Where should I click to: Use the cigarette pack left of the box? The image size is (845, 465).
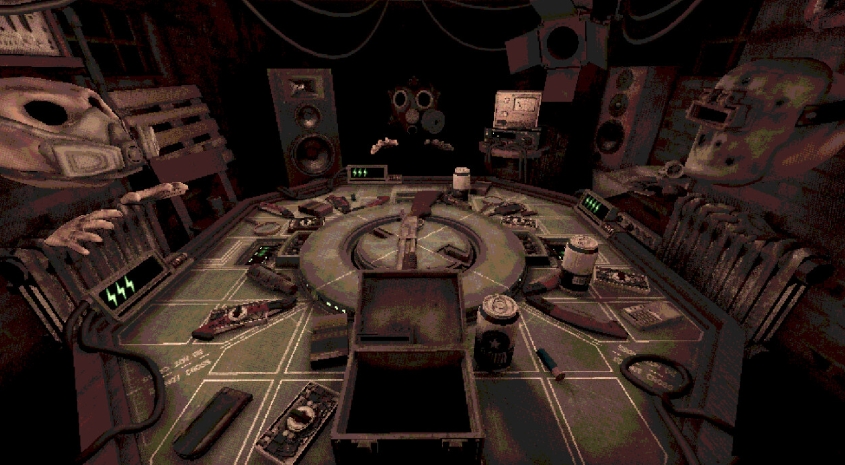coord(328,340)
